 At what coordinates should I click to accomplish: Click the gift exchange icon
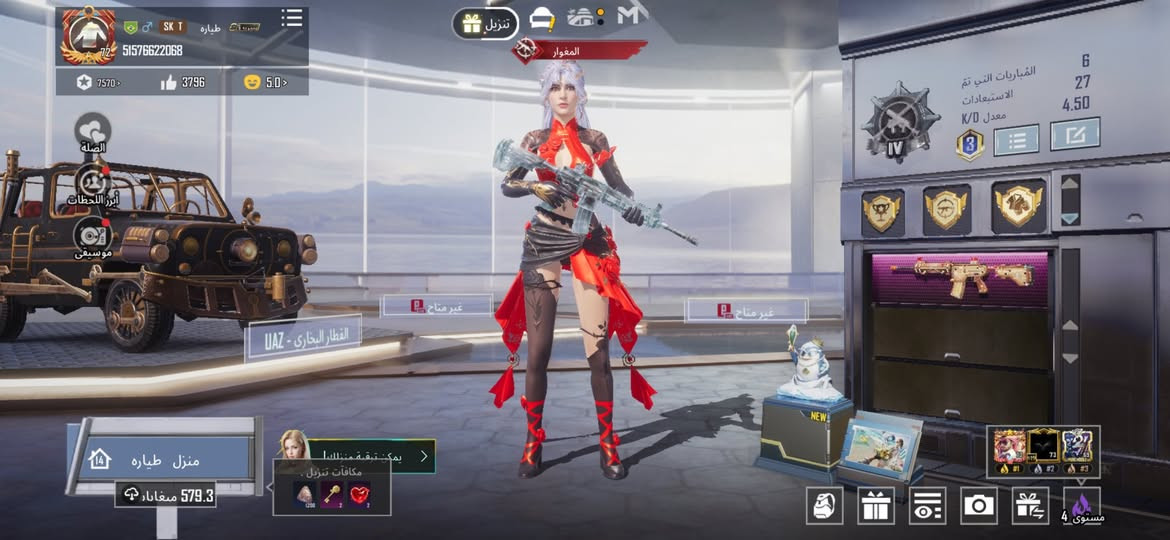click(x=1029, y=506)
